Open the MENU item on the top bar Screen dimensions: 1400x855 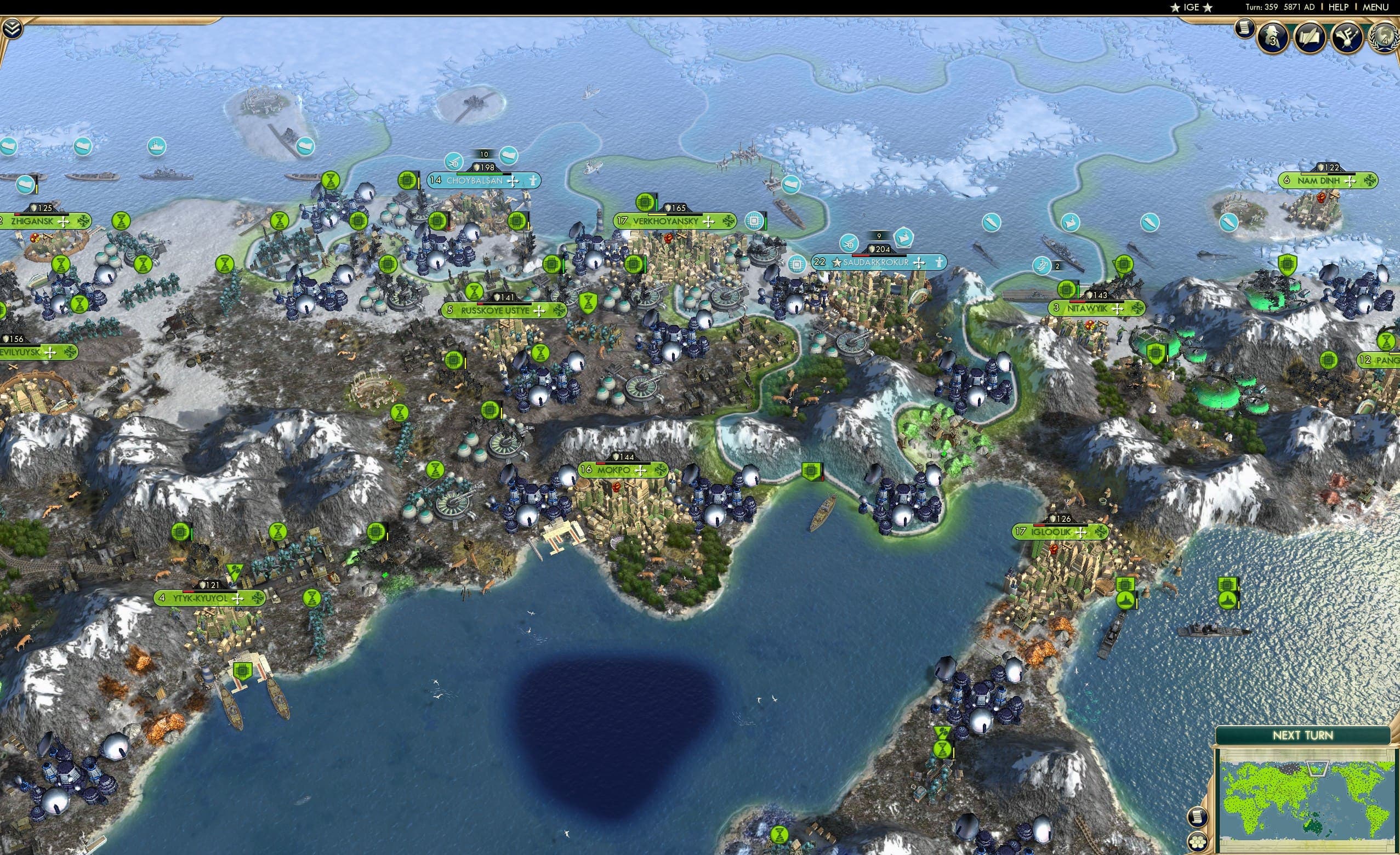[1378, 7]
